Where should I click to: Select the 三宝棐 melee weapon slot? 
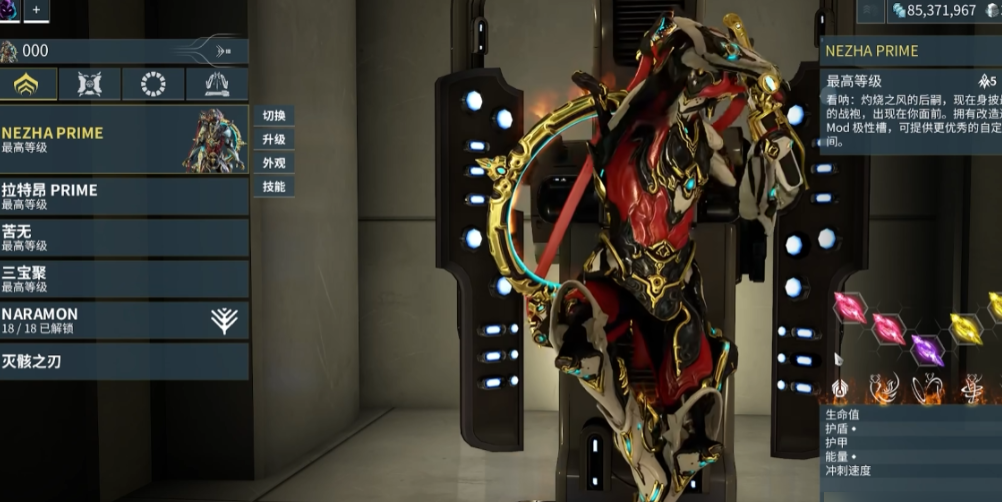124,278
